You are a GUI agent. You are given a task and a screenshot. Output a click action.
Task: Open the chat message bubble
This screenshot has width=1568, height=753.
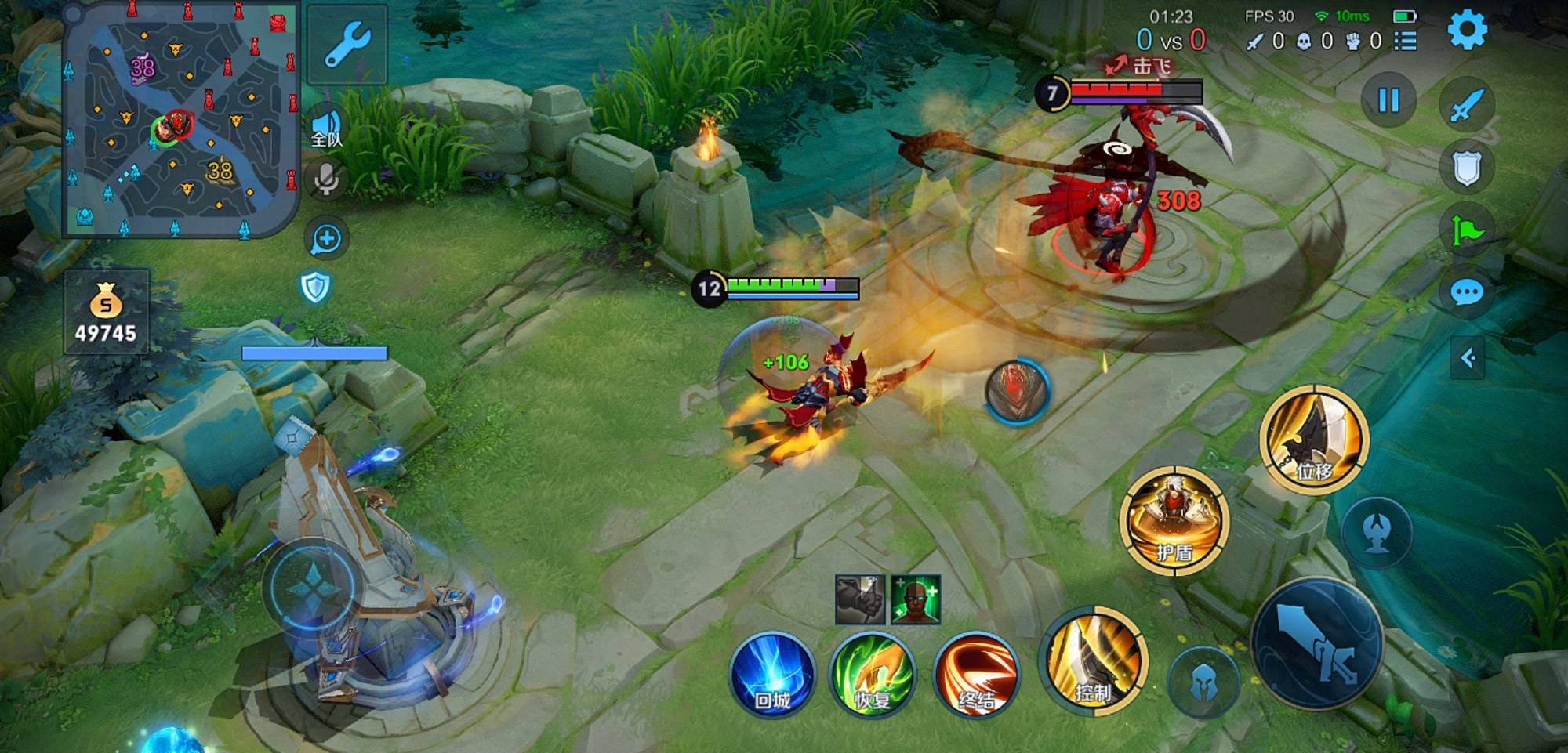click(x=1466, y=294)
